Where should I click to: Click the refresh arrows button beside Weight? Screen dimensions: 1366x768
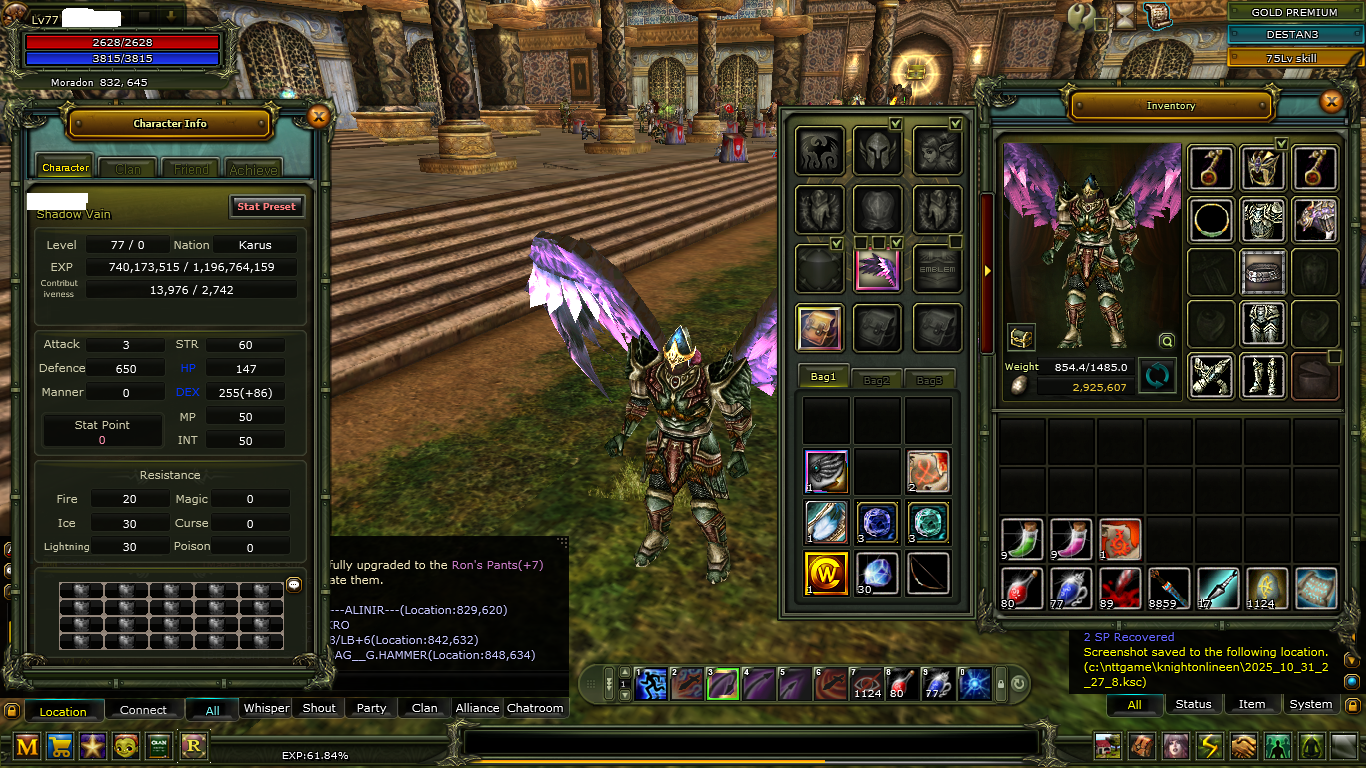1157,376
